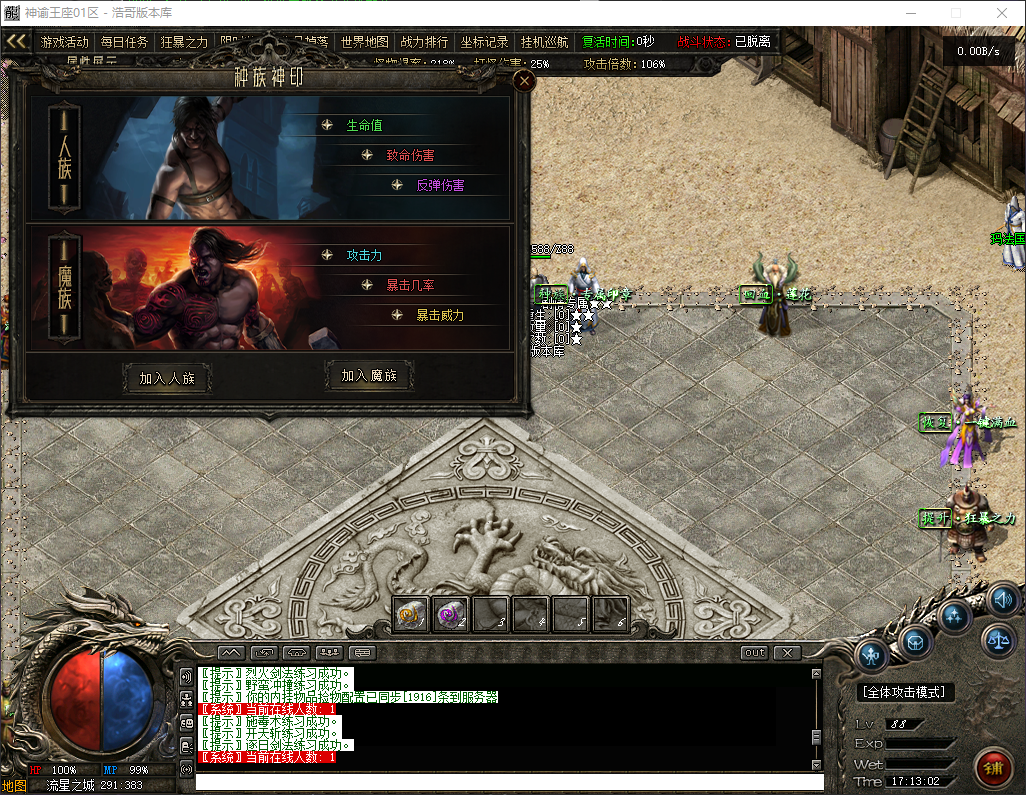Image resolution: width=1026 pixels, height=795 pixels.
Task: Join the human race (加入人族)
Action: coord(167,379)
